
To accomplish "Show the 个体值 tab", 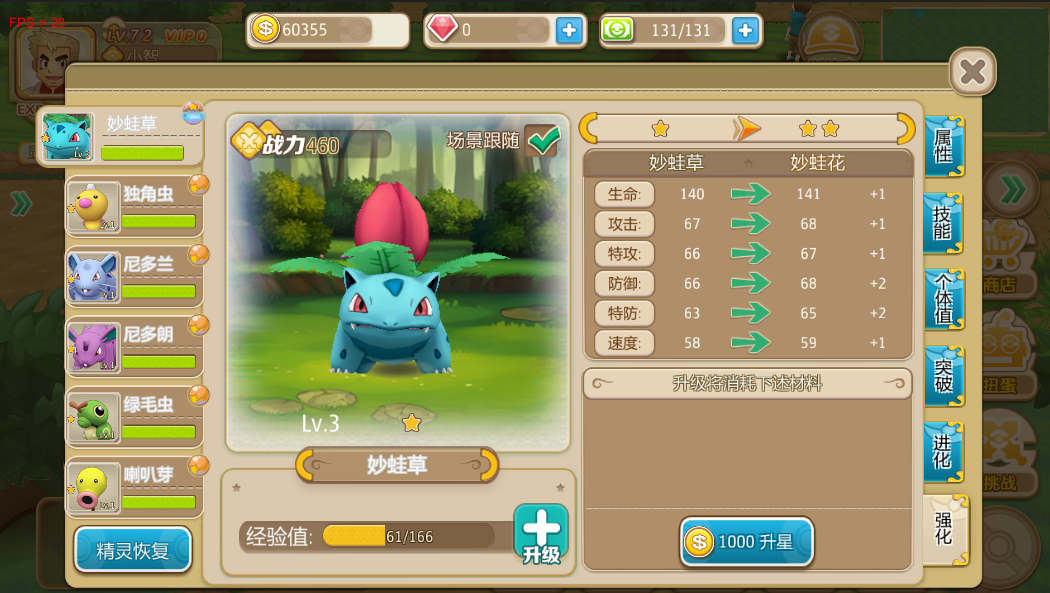I will pos(943,299).
